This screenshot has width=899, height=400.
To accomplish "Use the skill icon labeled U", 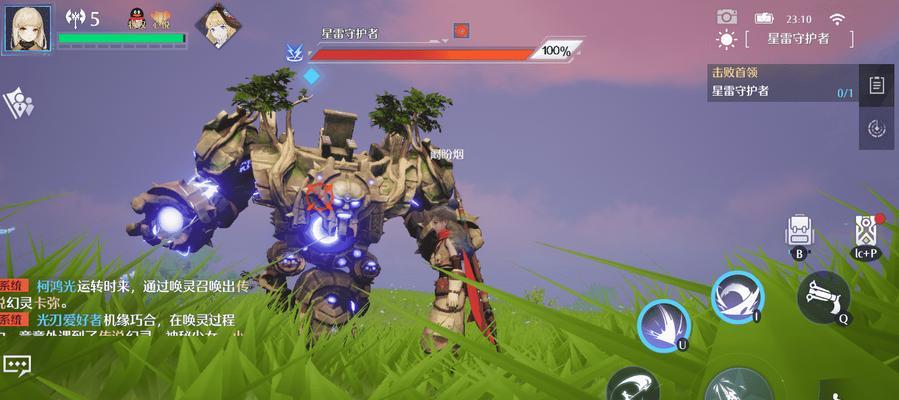I will coord(663,326).
